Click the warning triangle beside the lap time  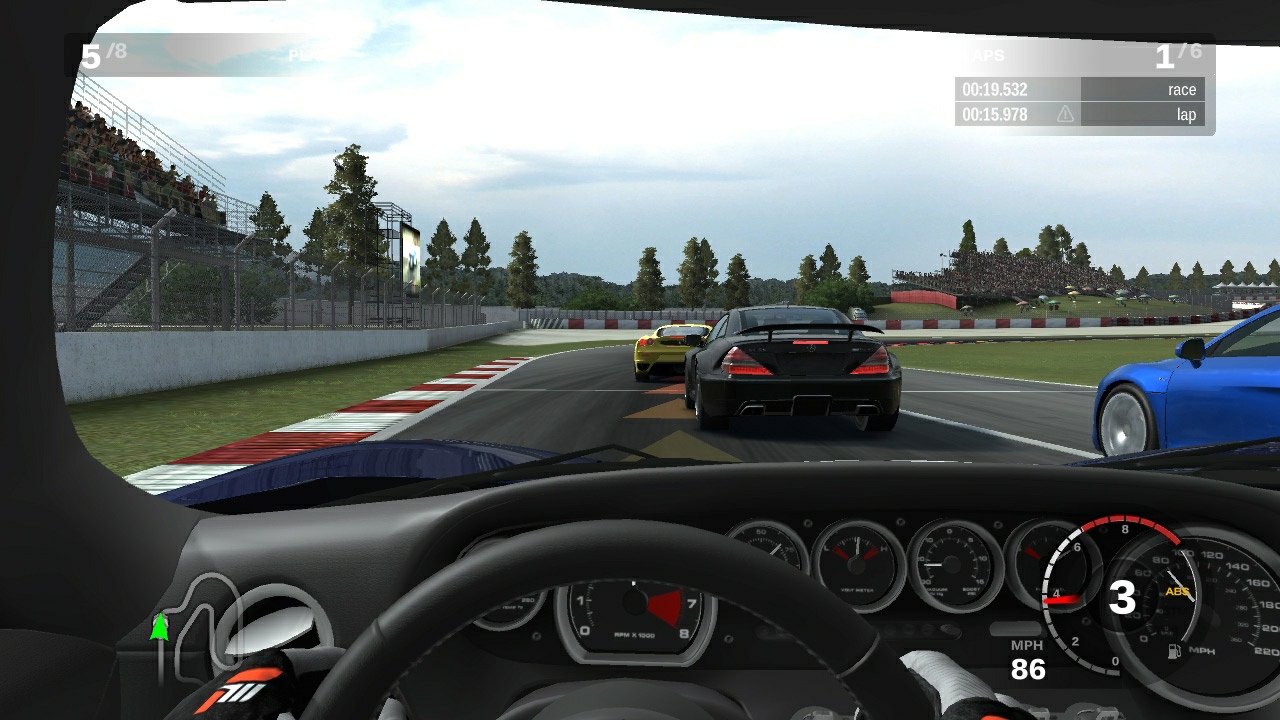click(1063, 114)
